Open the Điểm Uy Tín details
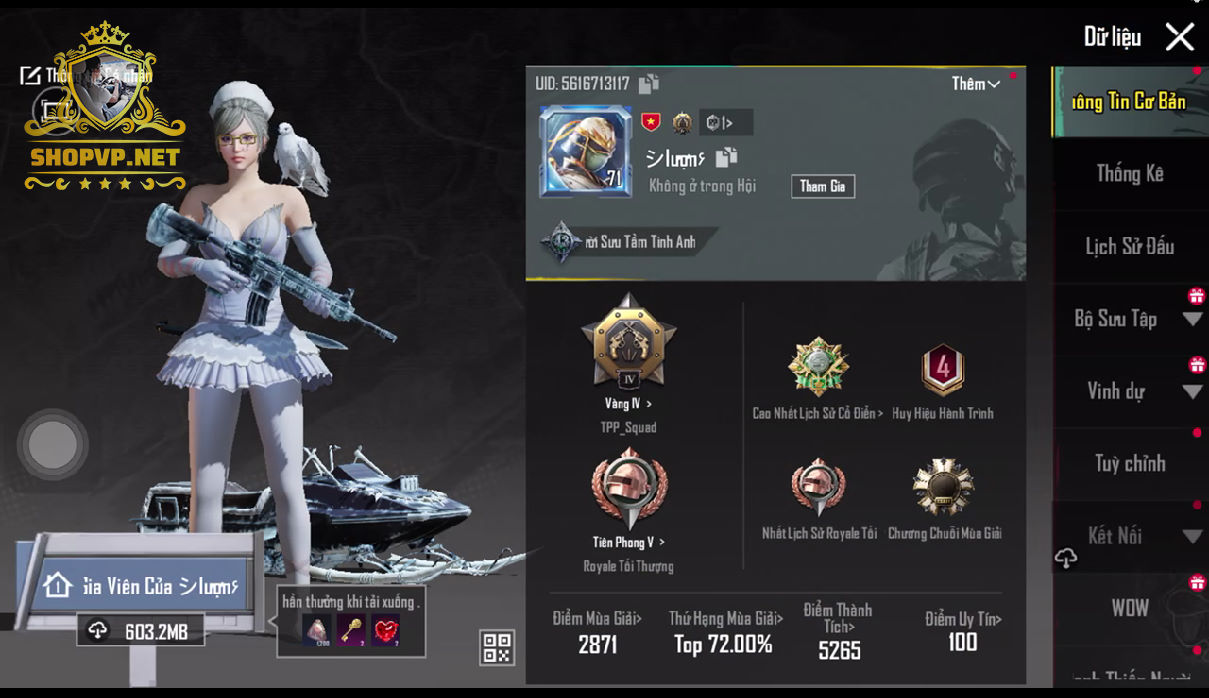1209x698 pixels. click(x=962, y=631)
